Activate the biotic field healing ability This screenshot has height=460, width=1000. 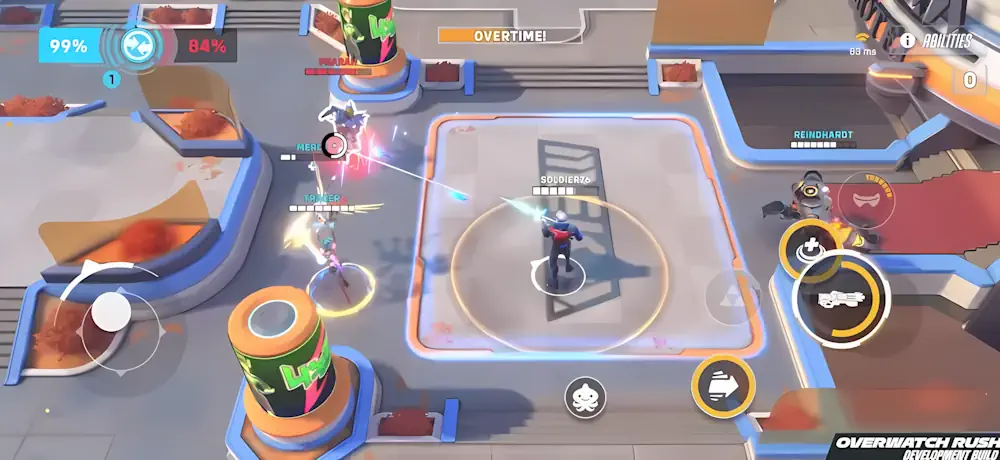pos(807,249)
